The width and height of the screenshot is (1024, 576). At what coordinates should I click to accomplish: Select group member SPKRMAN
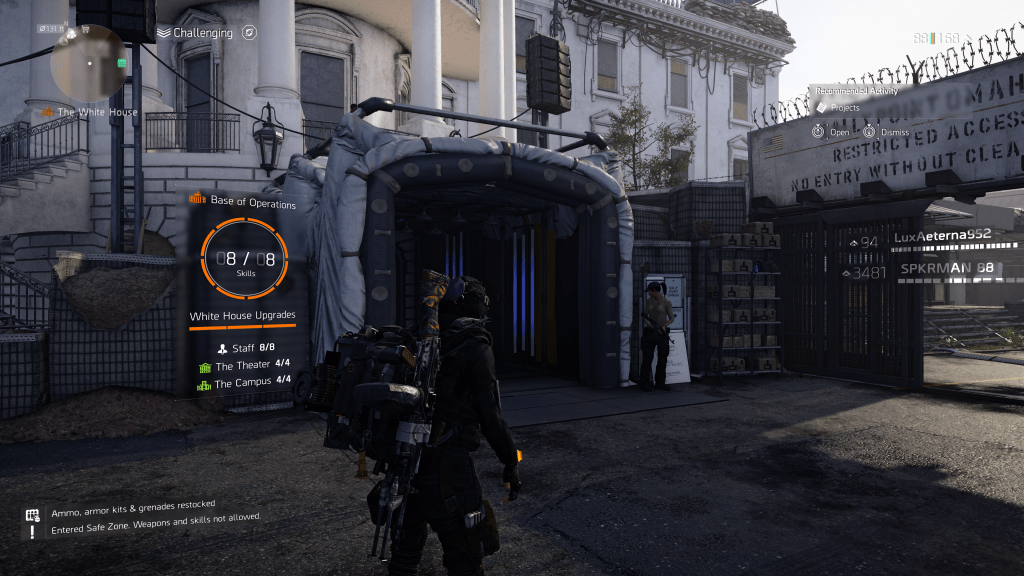946,269
